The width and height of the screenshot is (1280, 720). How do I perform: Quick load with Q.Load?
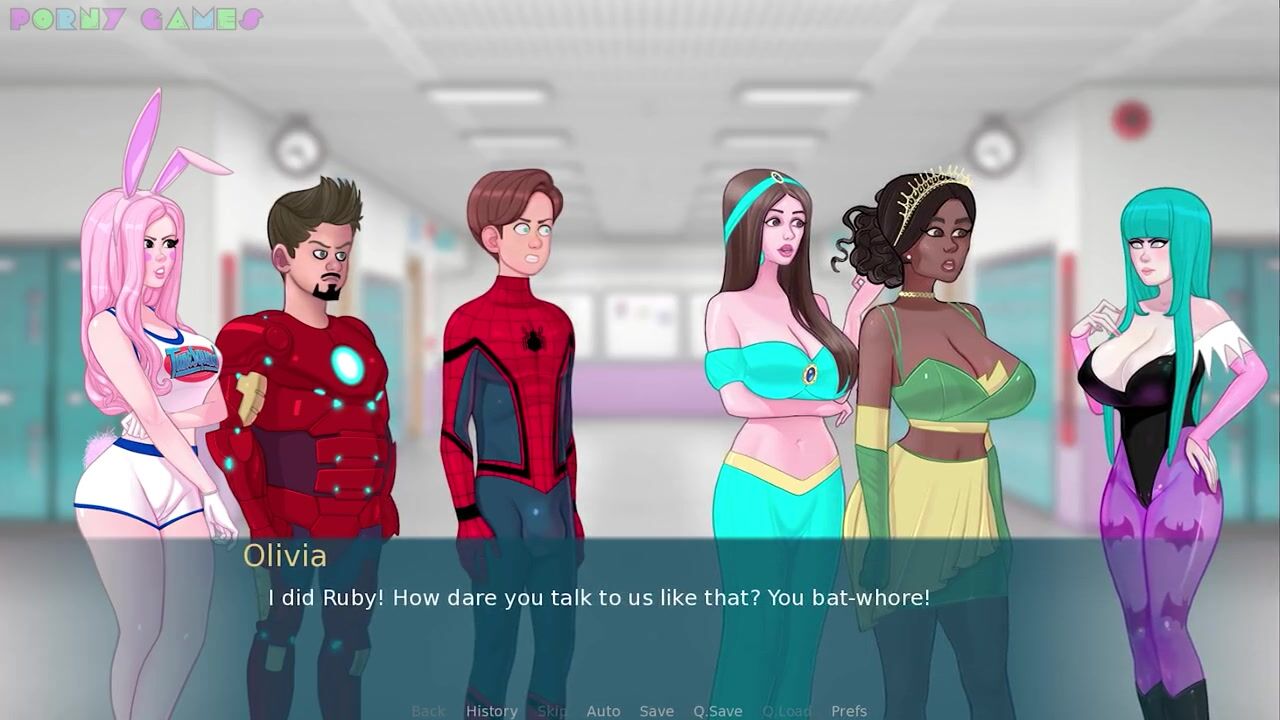click(786, 711)
